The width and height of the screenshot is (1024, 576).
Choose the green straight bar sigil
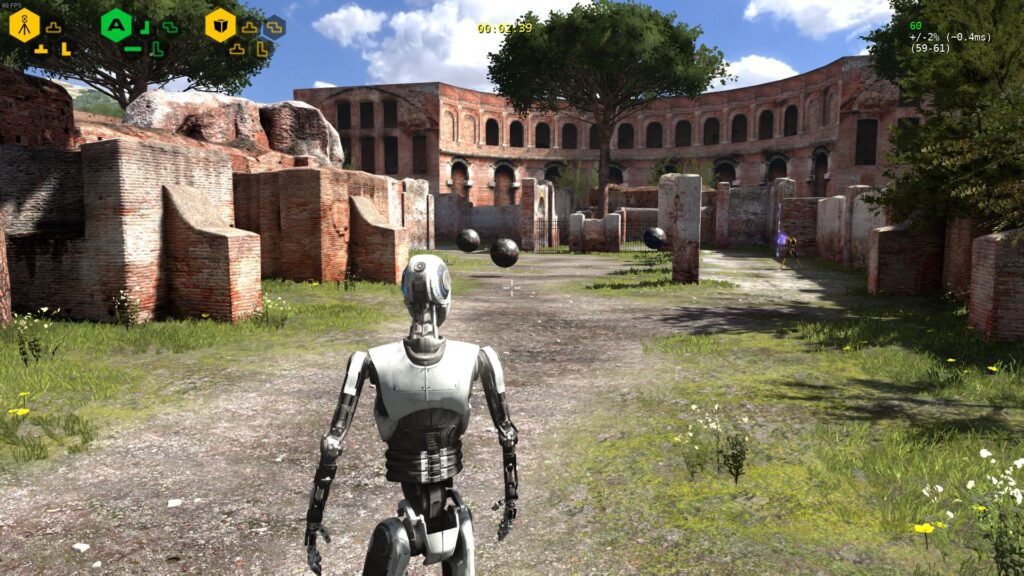click(x=132, y=48)
